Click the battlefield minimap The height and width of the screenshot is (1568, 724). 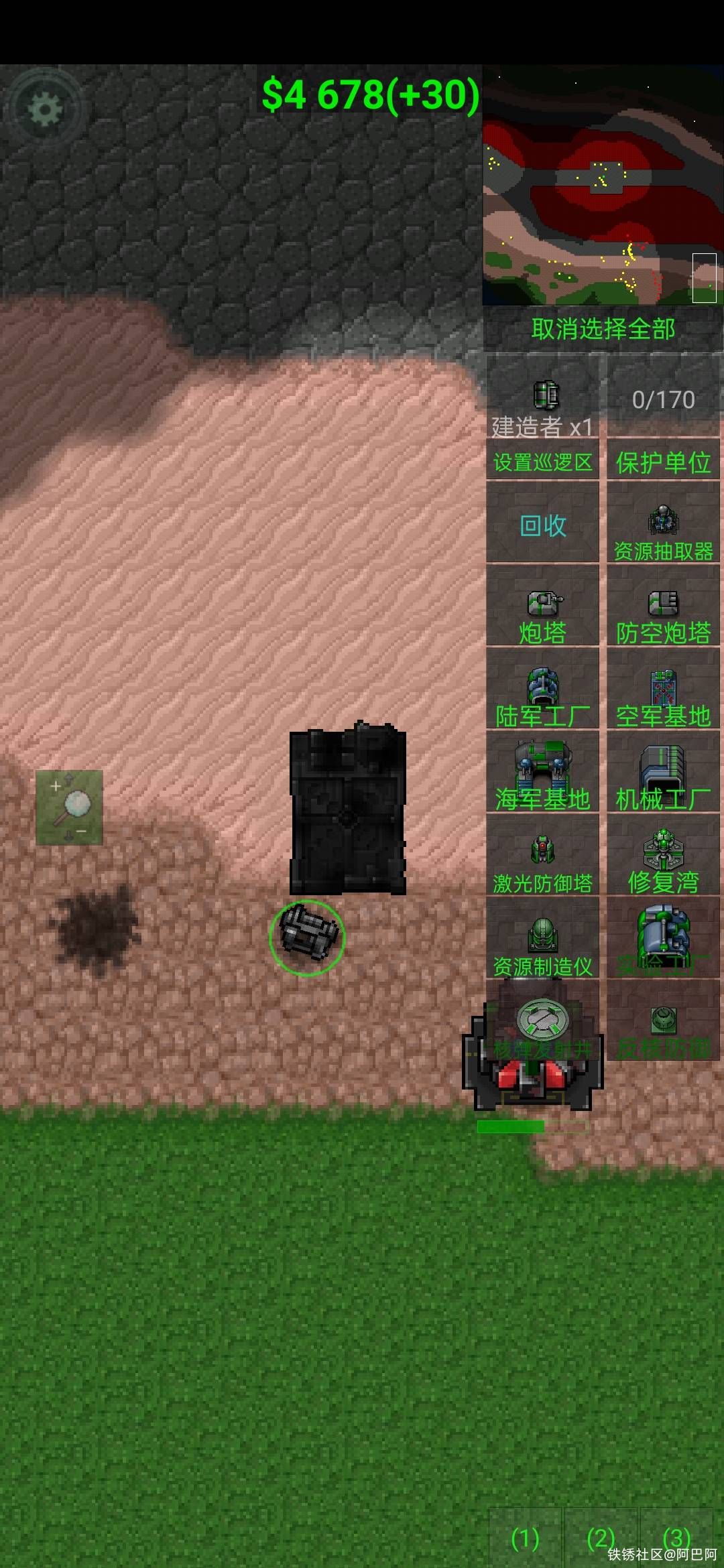click(602, 186)
